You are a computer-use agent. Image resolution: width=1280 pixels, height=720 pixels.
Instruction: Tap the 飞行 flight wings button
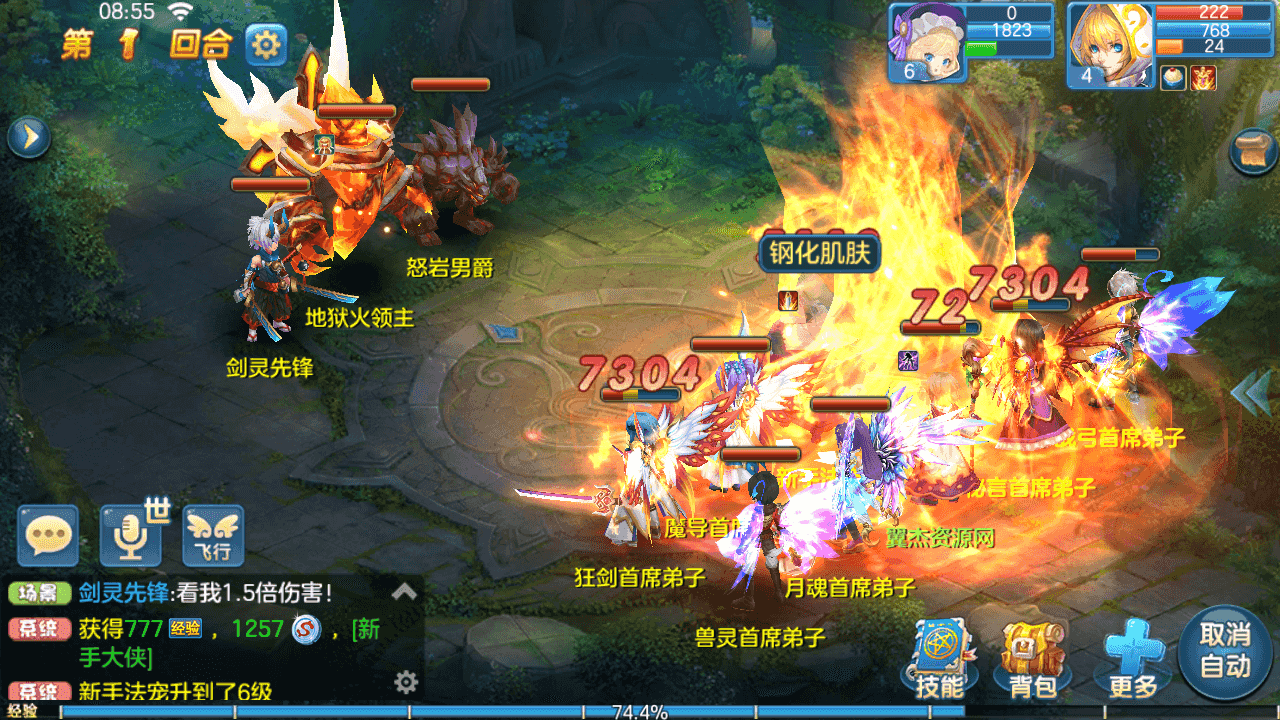(x=213, y=536)
